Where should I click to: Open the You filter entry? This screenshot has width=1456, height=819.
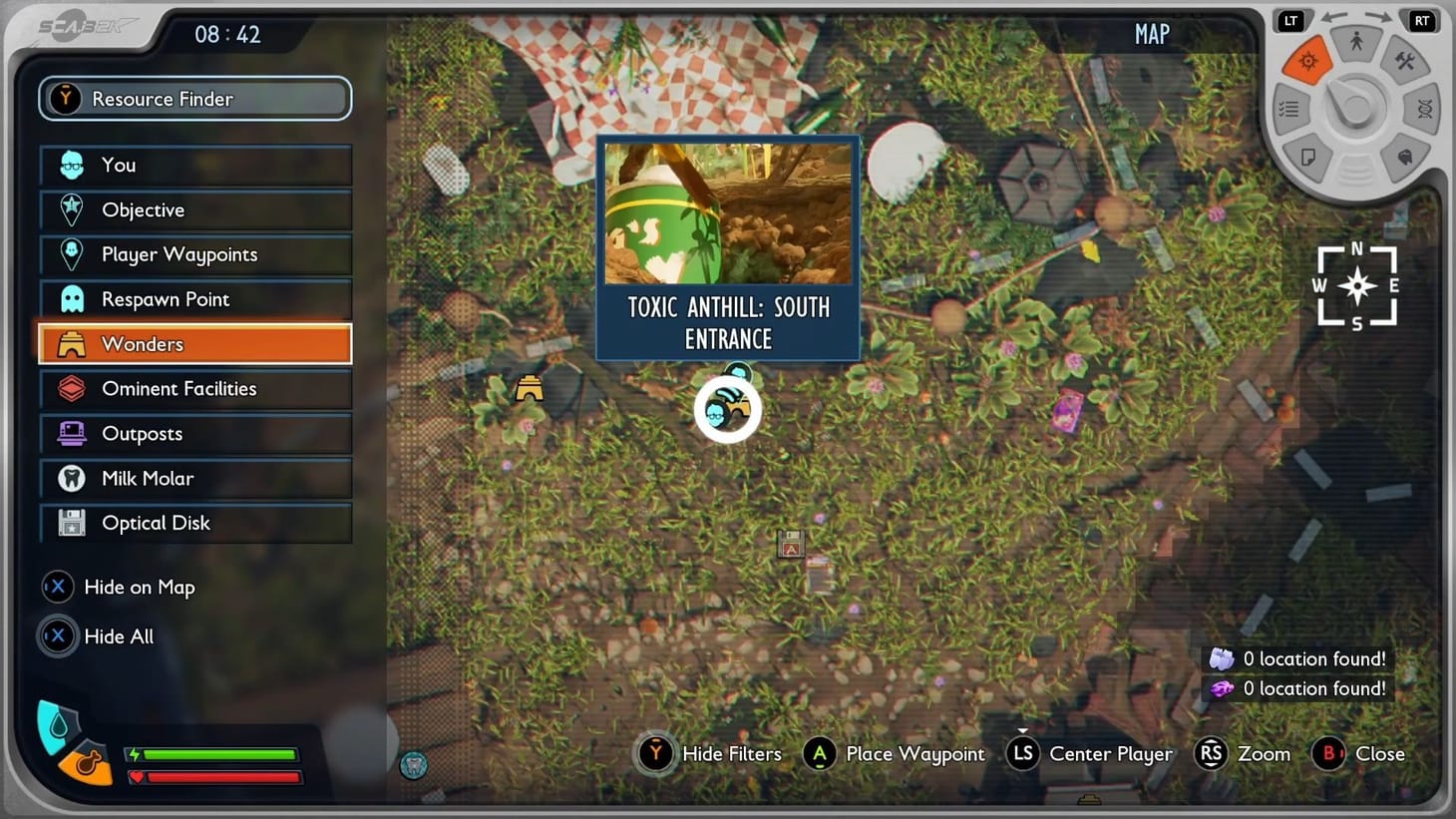click(x=70, y=165)
